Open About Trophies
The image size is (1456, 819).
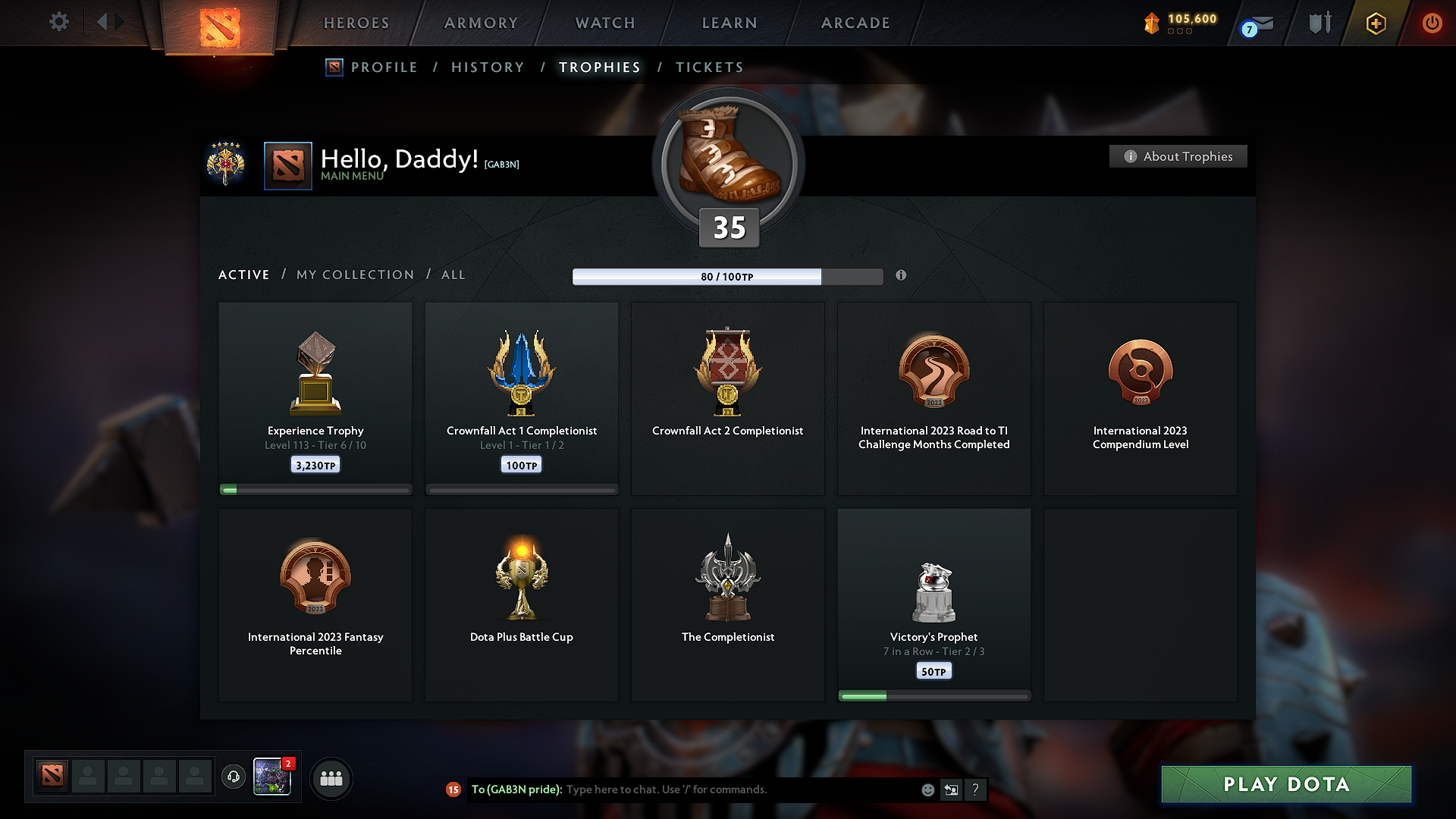1178,156
